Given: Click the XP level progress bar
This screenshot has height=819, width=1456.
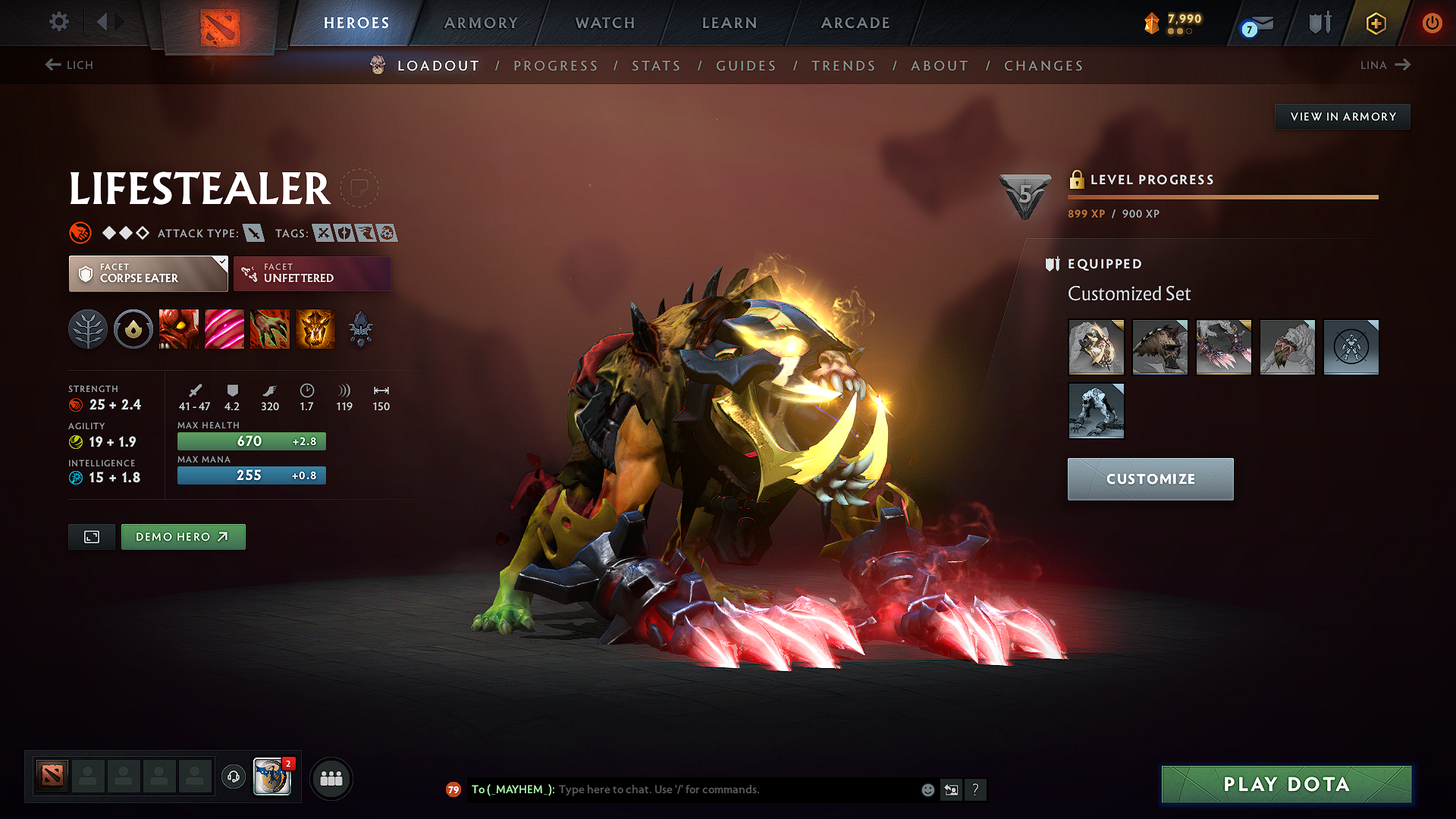Looking at the screenshot, I should tap(1222, 197).
